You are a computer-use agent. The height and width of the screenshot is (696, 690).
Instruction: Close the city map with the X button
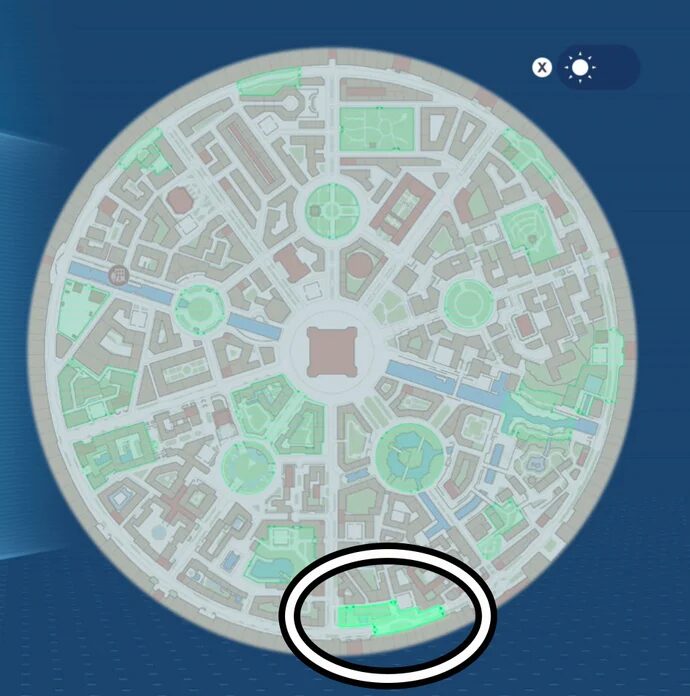click(541, 68)
